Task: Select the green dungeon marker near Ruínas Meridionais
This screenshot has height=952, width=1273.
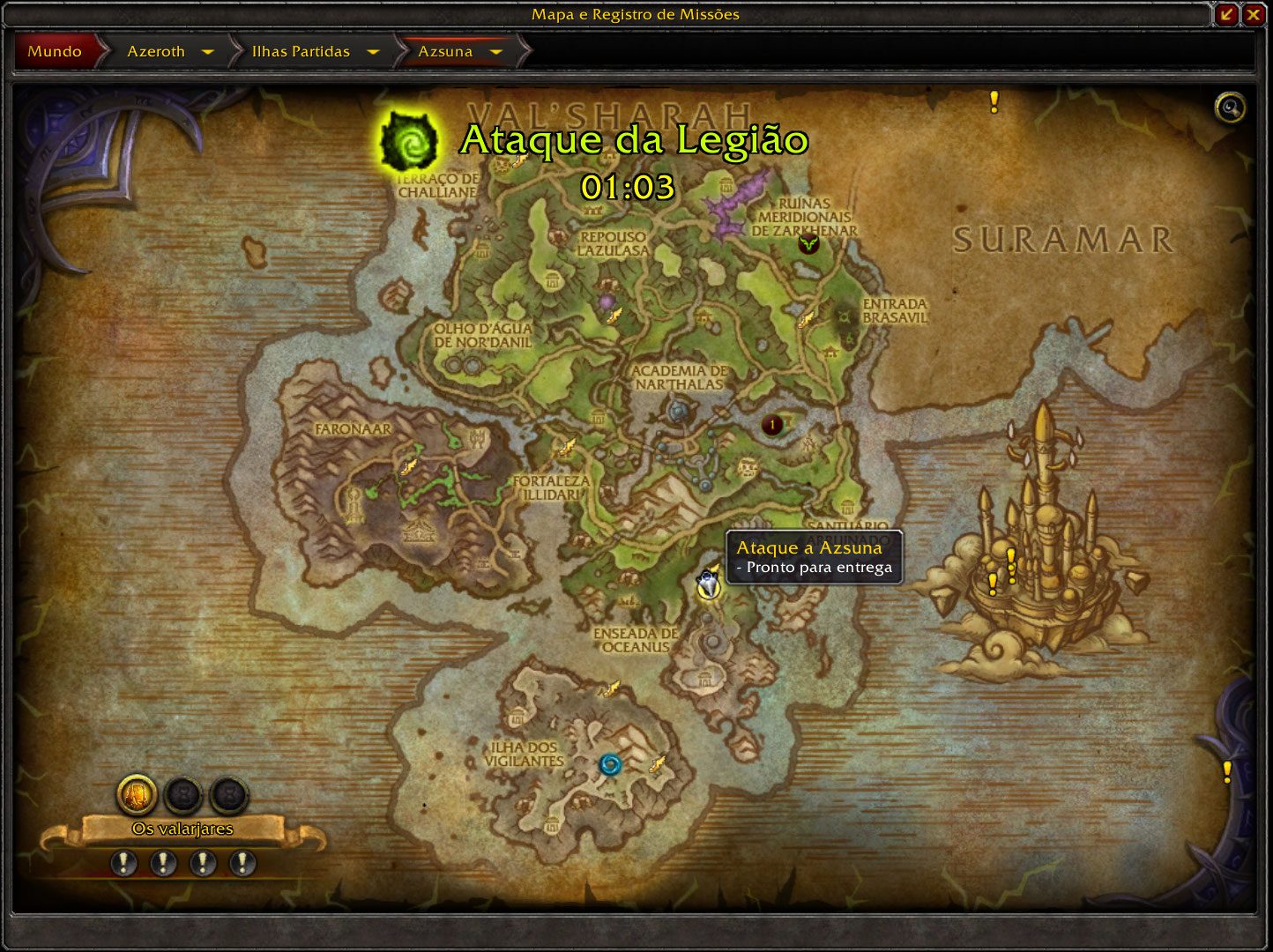Action: [808, 244]
